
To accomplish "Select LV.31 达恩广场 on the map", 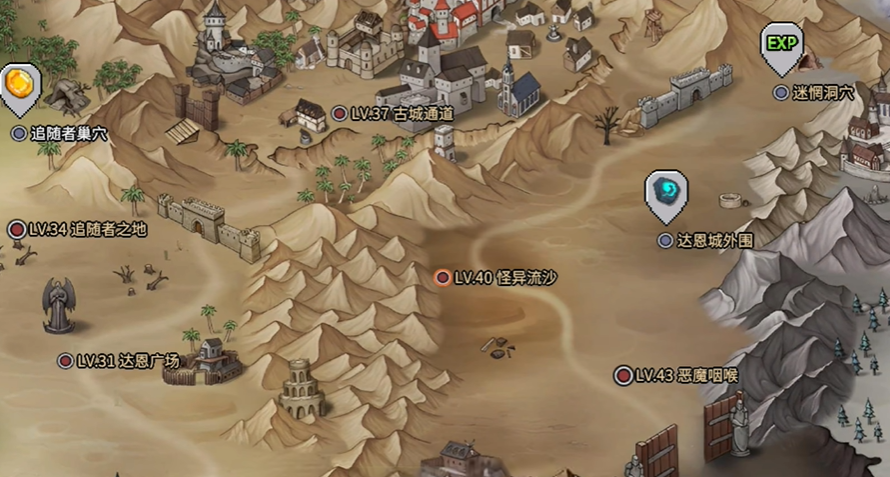I will (66, 360).
